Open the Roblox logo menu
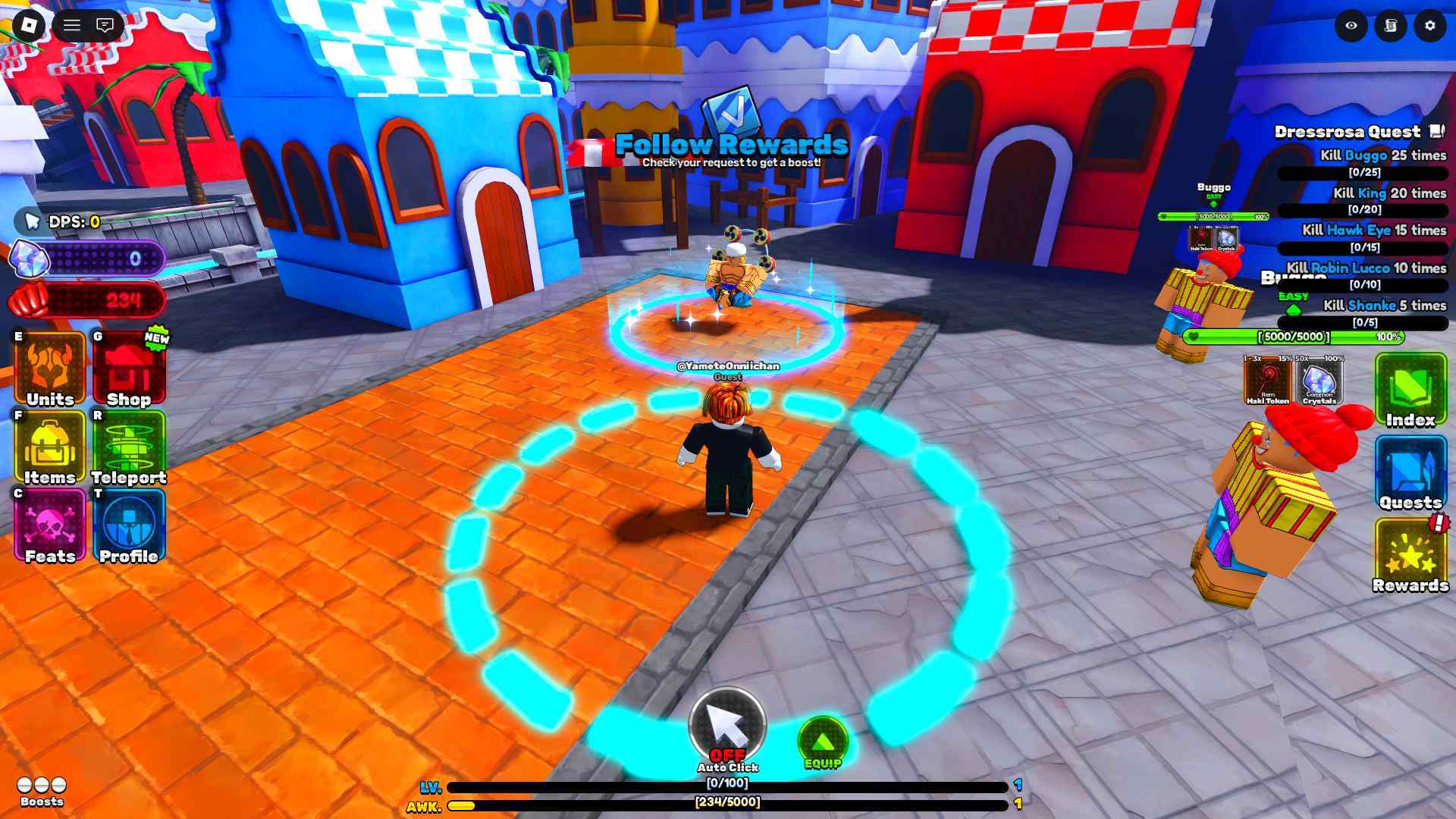This screenshot has height=819, width=1456. [29, 26]
